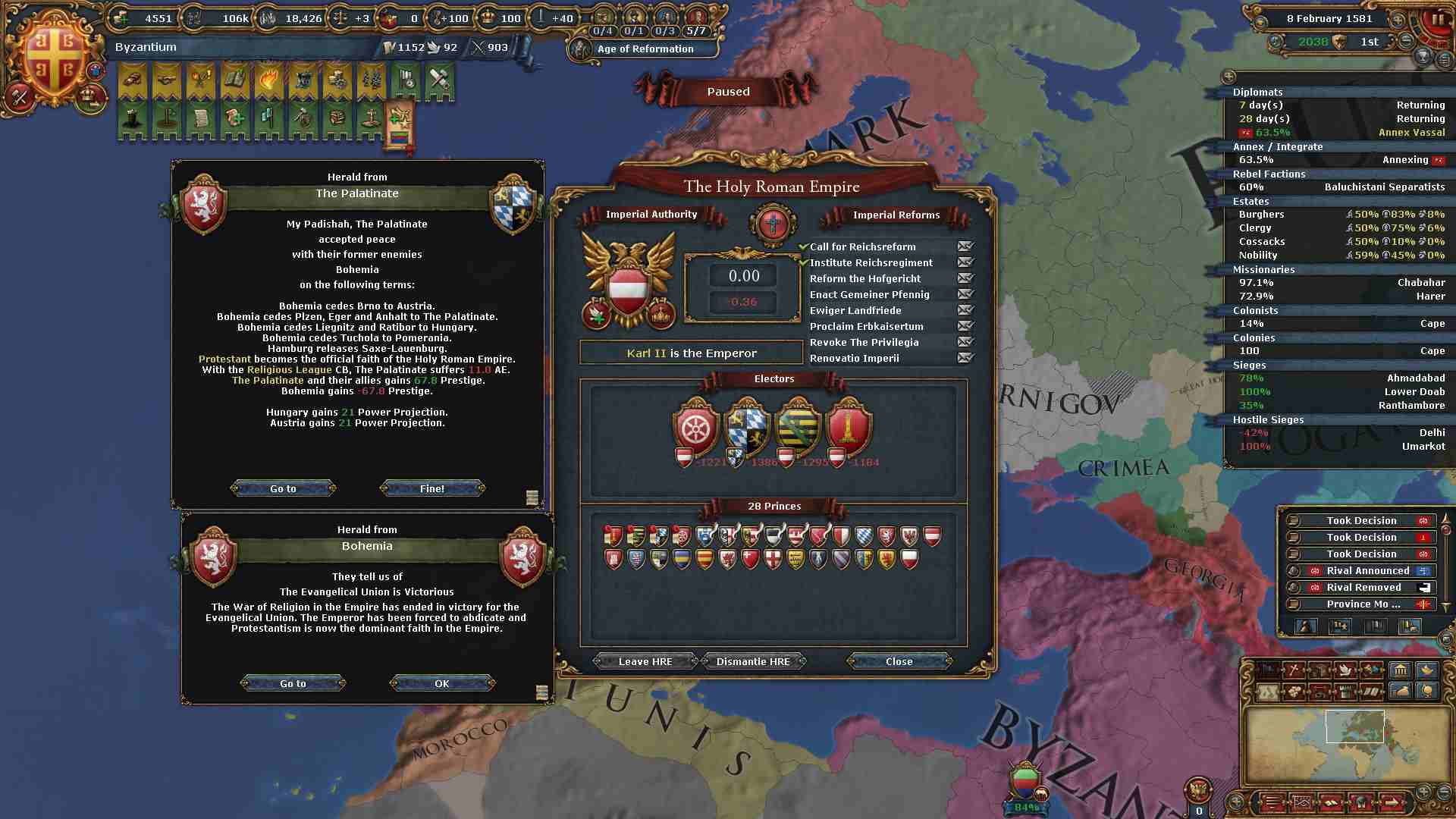Select Proclaim Erbkaisertum reform entry
This screenshot has height=819, width=1456.
point(866,327)
